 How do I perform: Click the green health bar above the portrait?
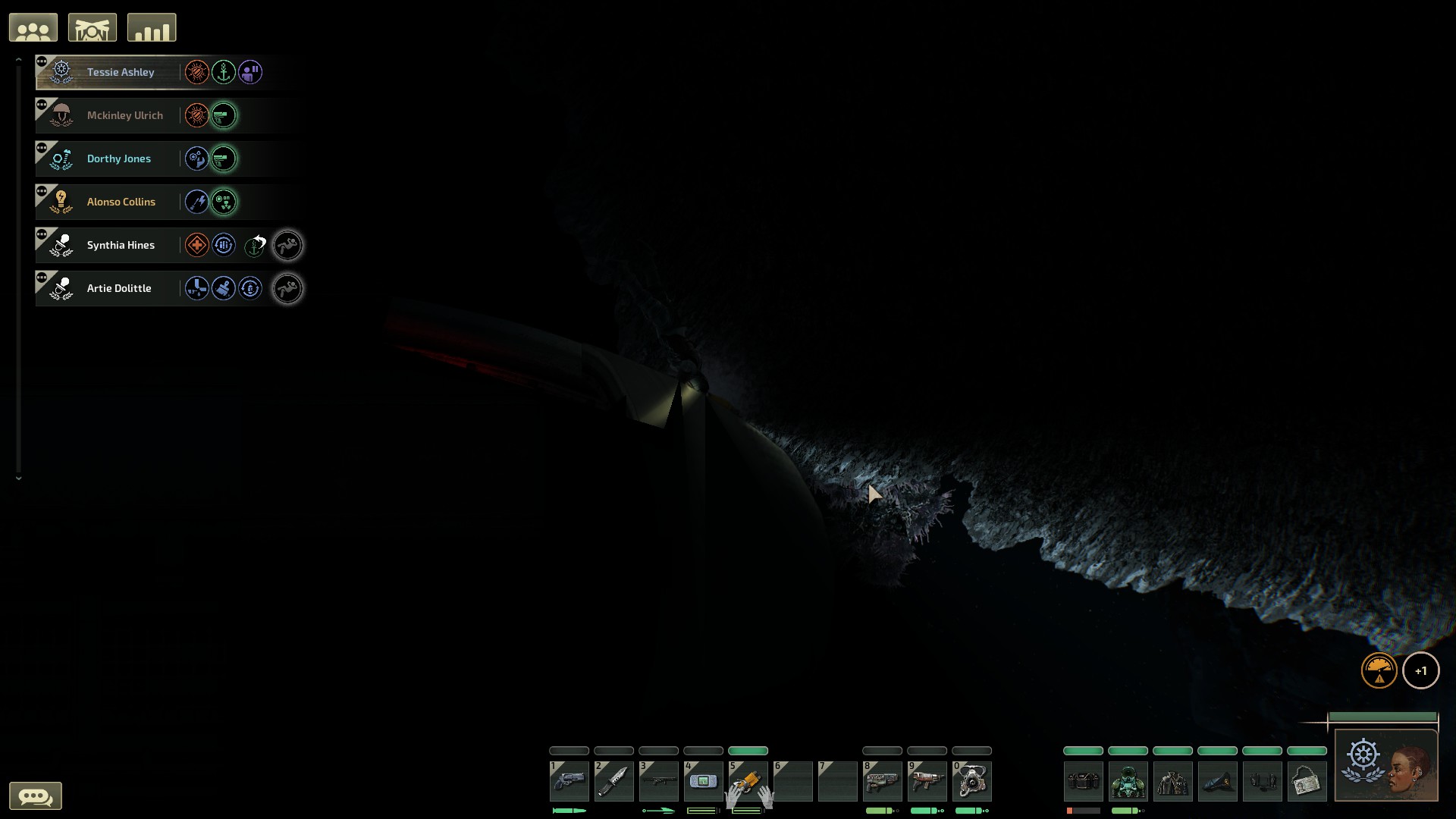pyautogui.click(x=1382, y=716)
